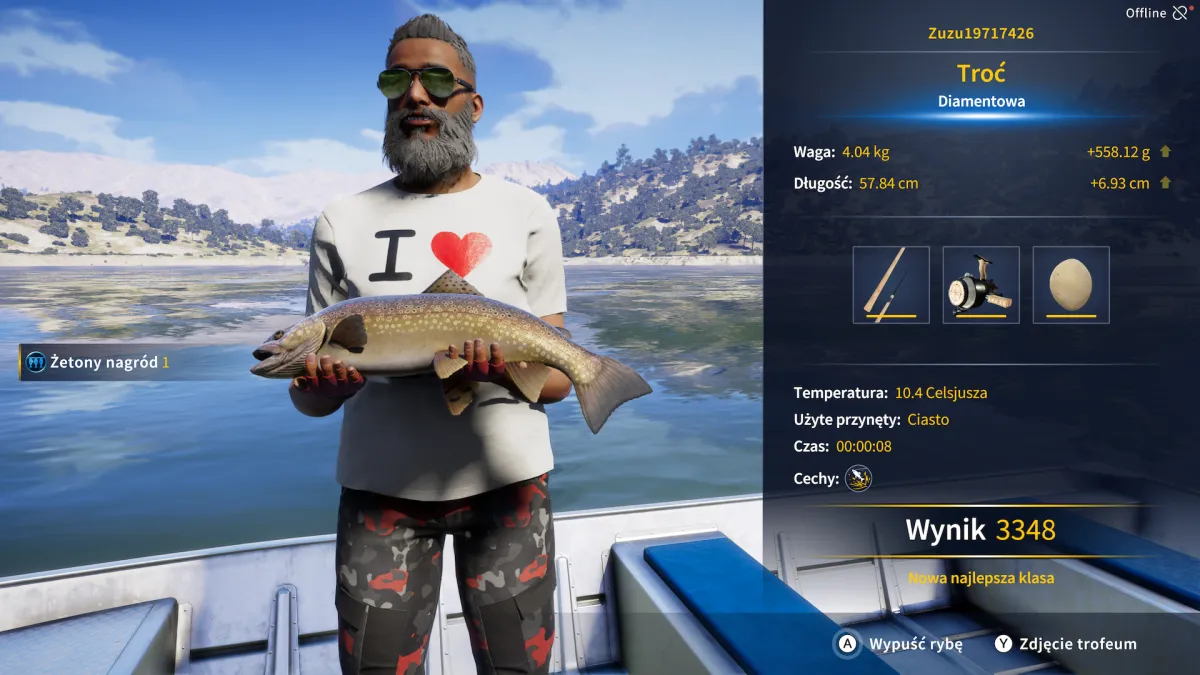Select the dough bait equipment slot

1071,285
